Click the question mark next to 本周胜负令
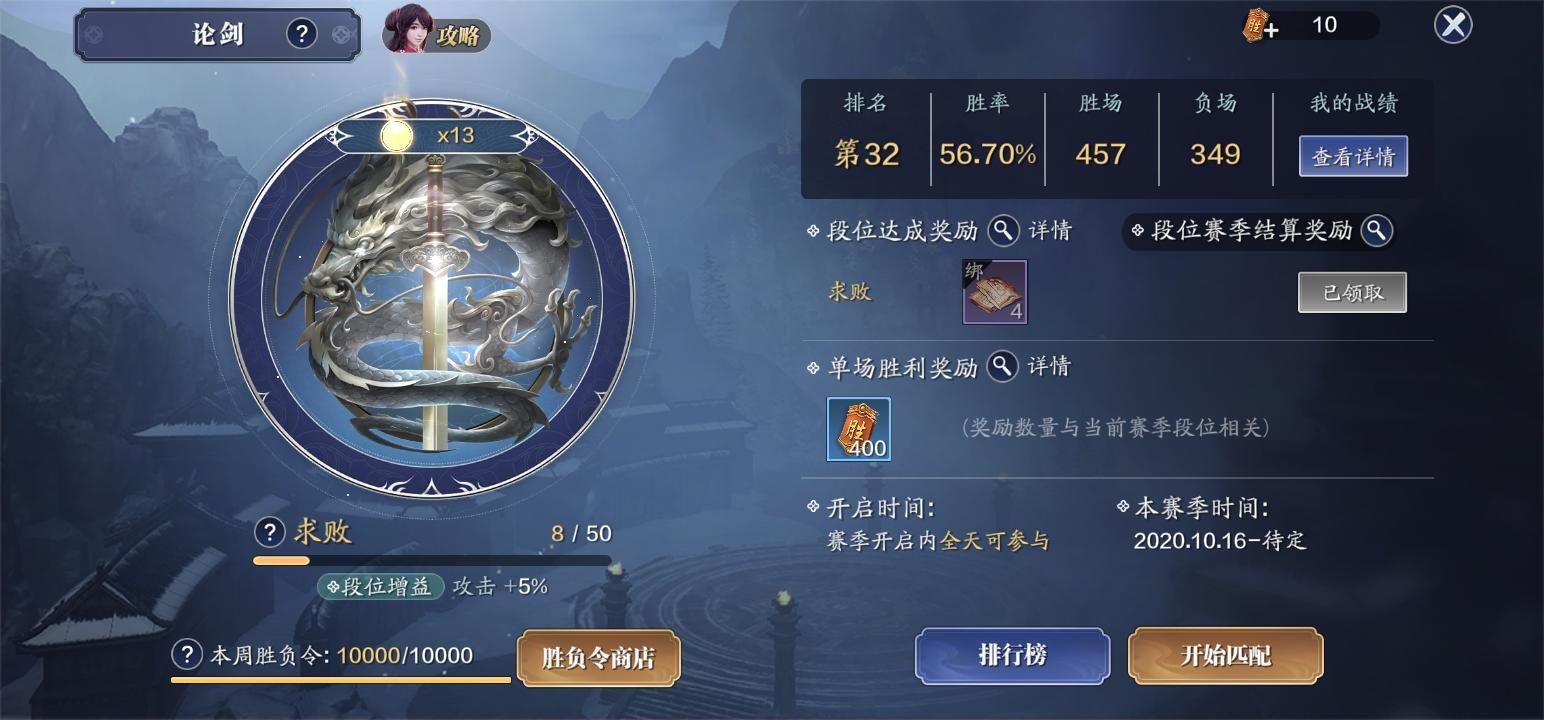The width and height of the screenshot is (1544, 720). click(x=186, y=658)
